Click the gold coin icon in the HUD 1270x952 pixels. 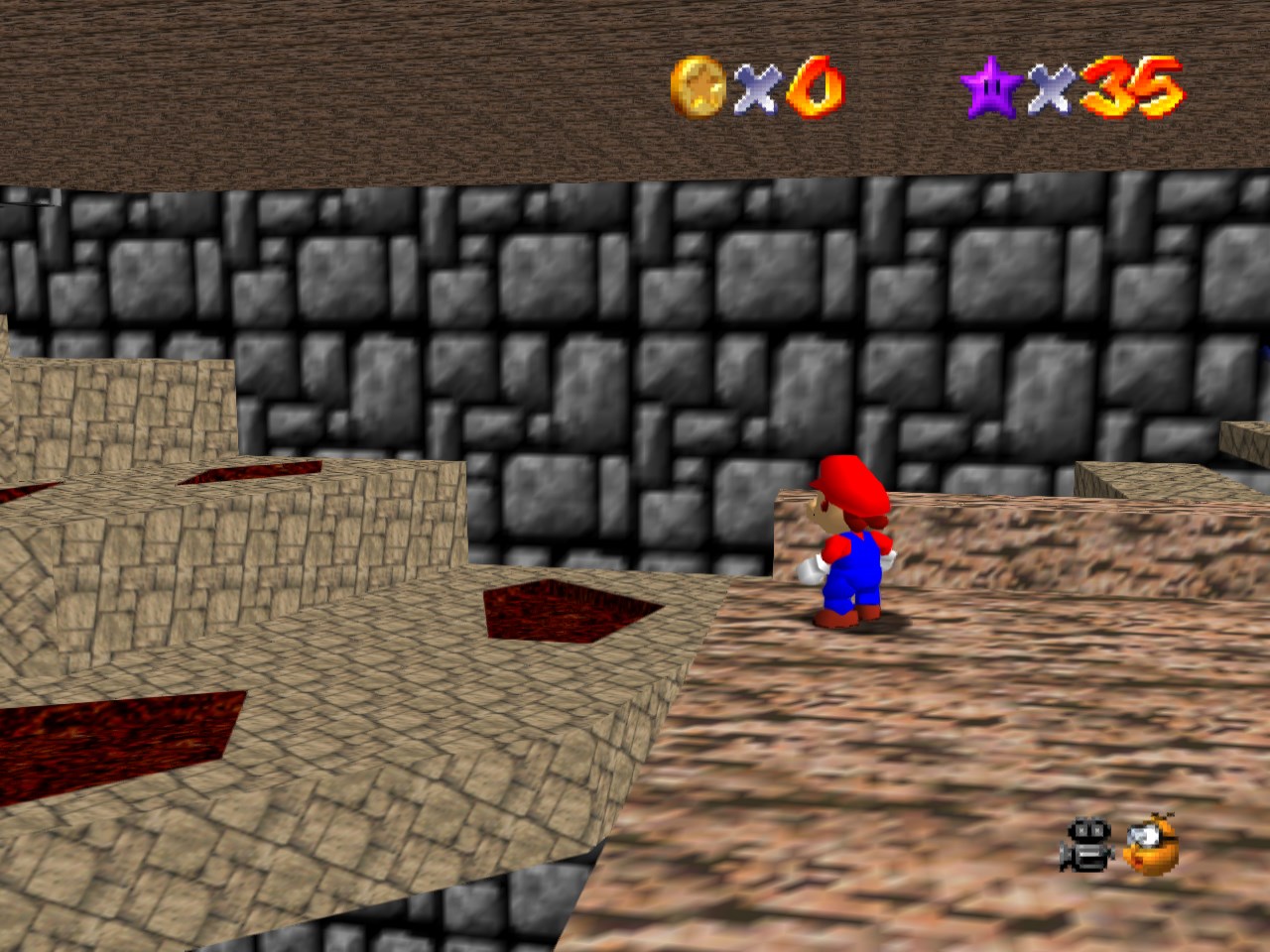point(698,89)
